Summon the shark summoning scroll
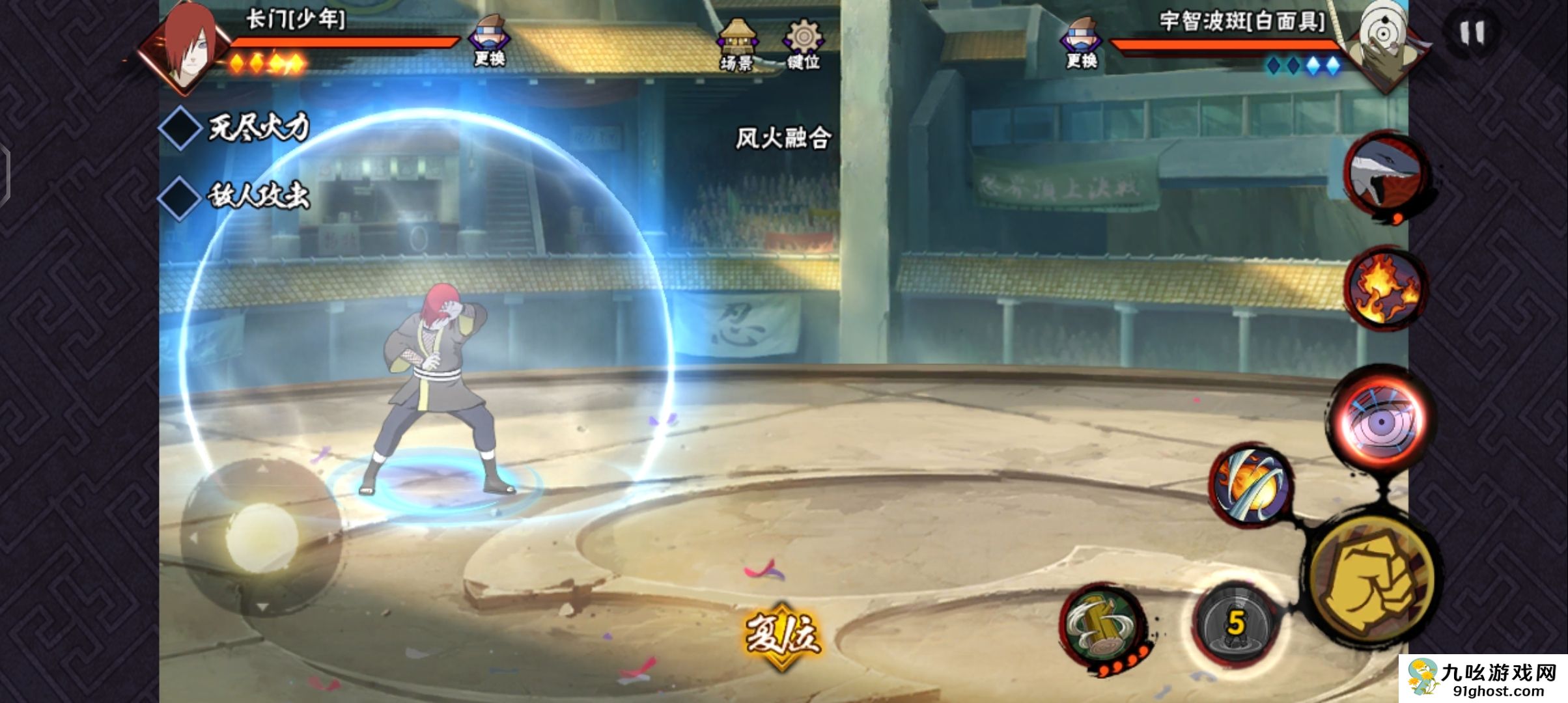Image resolution: width=1568 pixels, height=703 pixels. pos(1386,176)
